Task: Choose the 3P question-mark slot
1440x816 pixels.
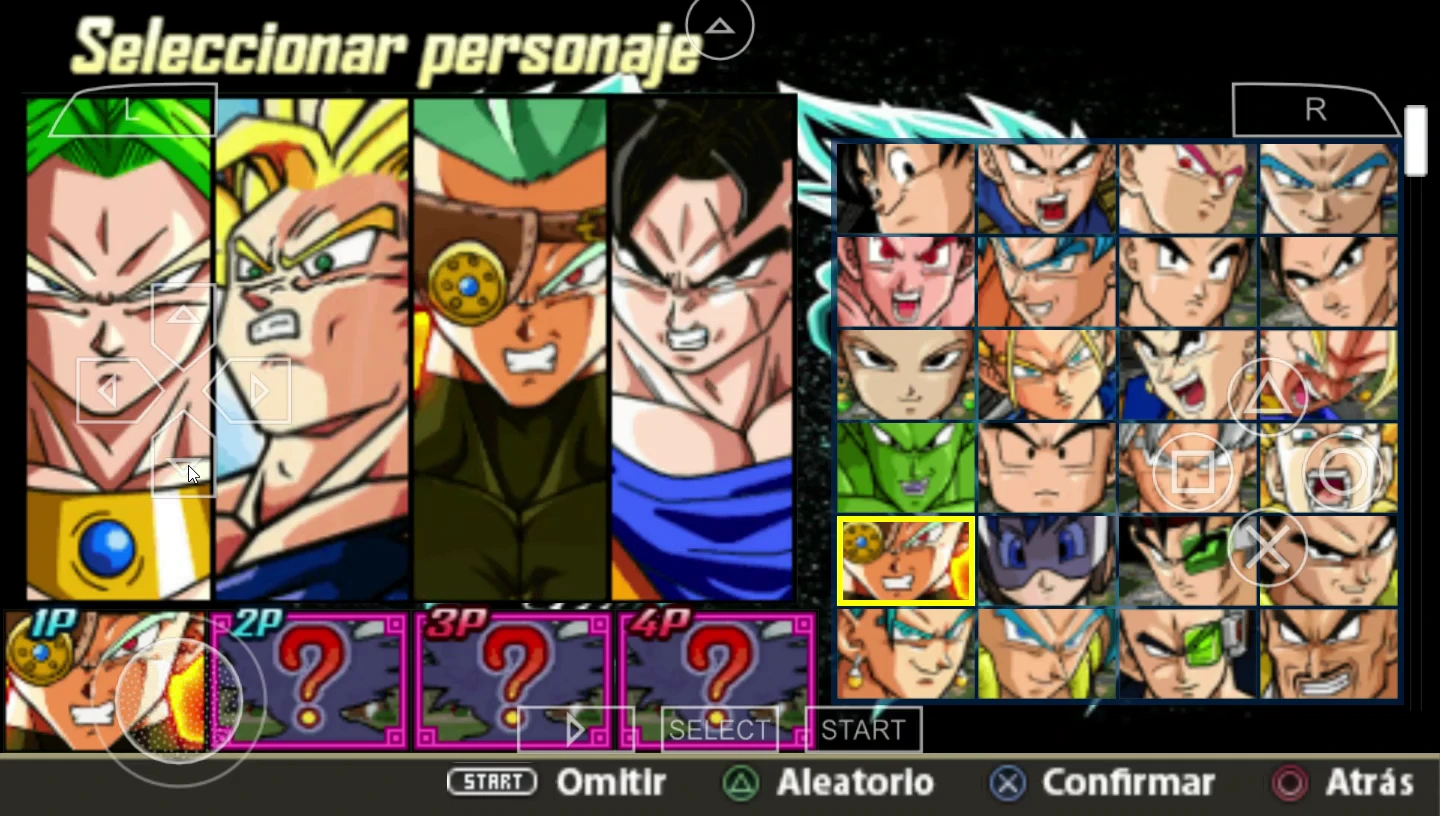Action: tap(513, 680)
